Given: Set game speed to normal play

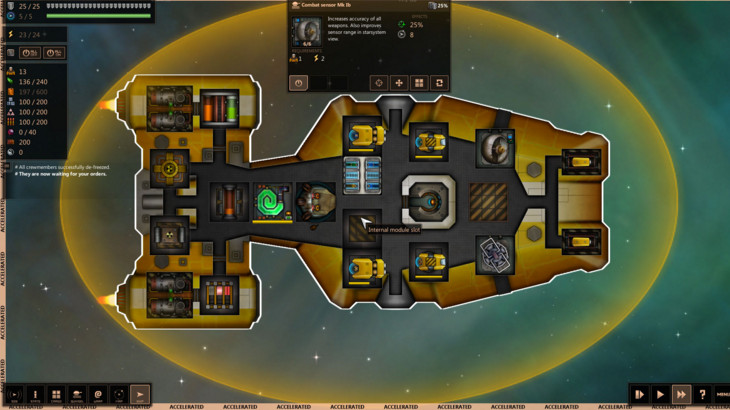Looking at the screenshot, I should click(x=660, y=395).
